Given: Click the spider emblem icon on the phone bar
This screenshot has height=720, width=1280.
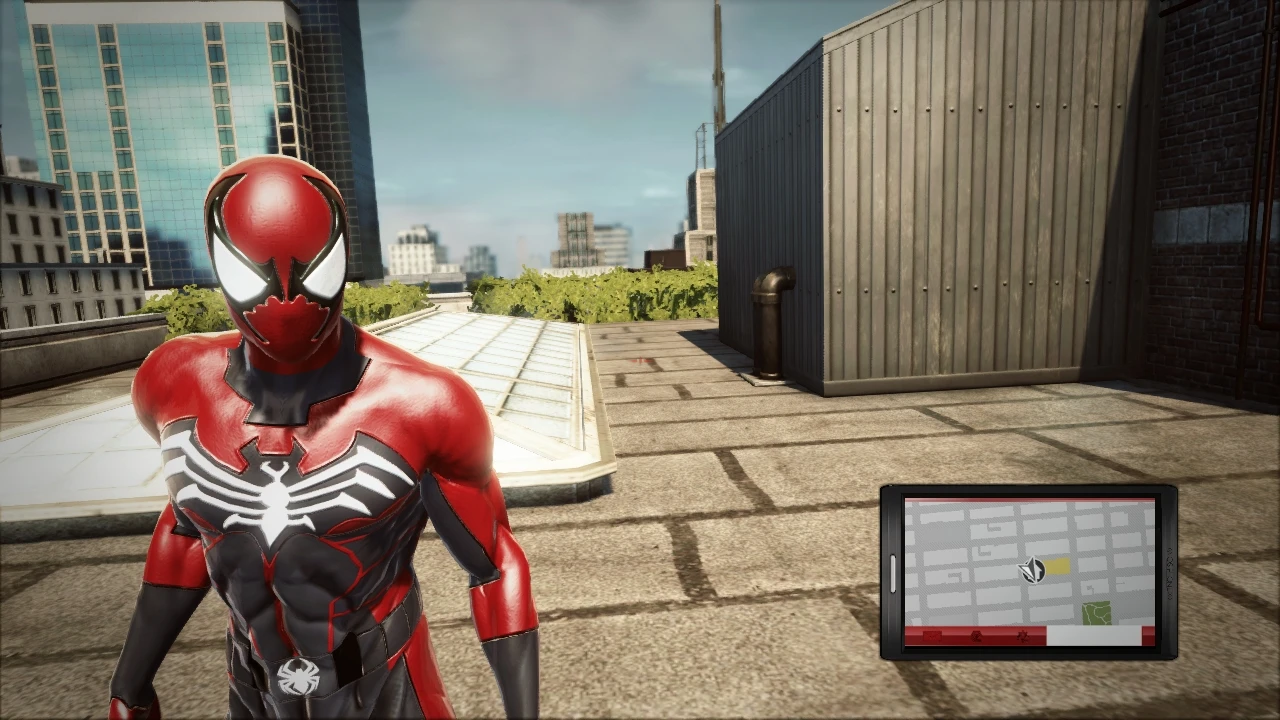Looking at the screenshot, I should click(1023, 637).
